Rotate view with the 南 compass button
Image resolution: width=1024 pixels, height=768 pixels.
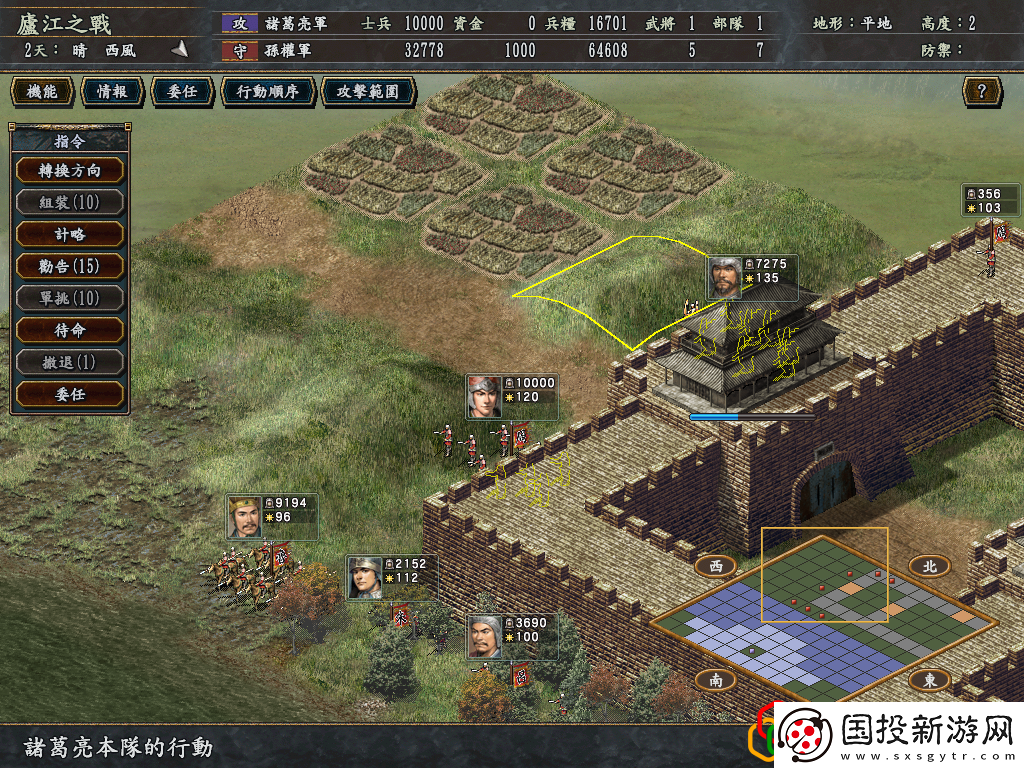716,680
